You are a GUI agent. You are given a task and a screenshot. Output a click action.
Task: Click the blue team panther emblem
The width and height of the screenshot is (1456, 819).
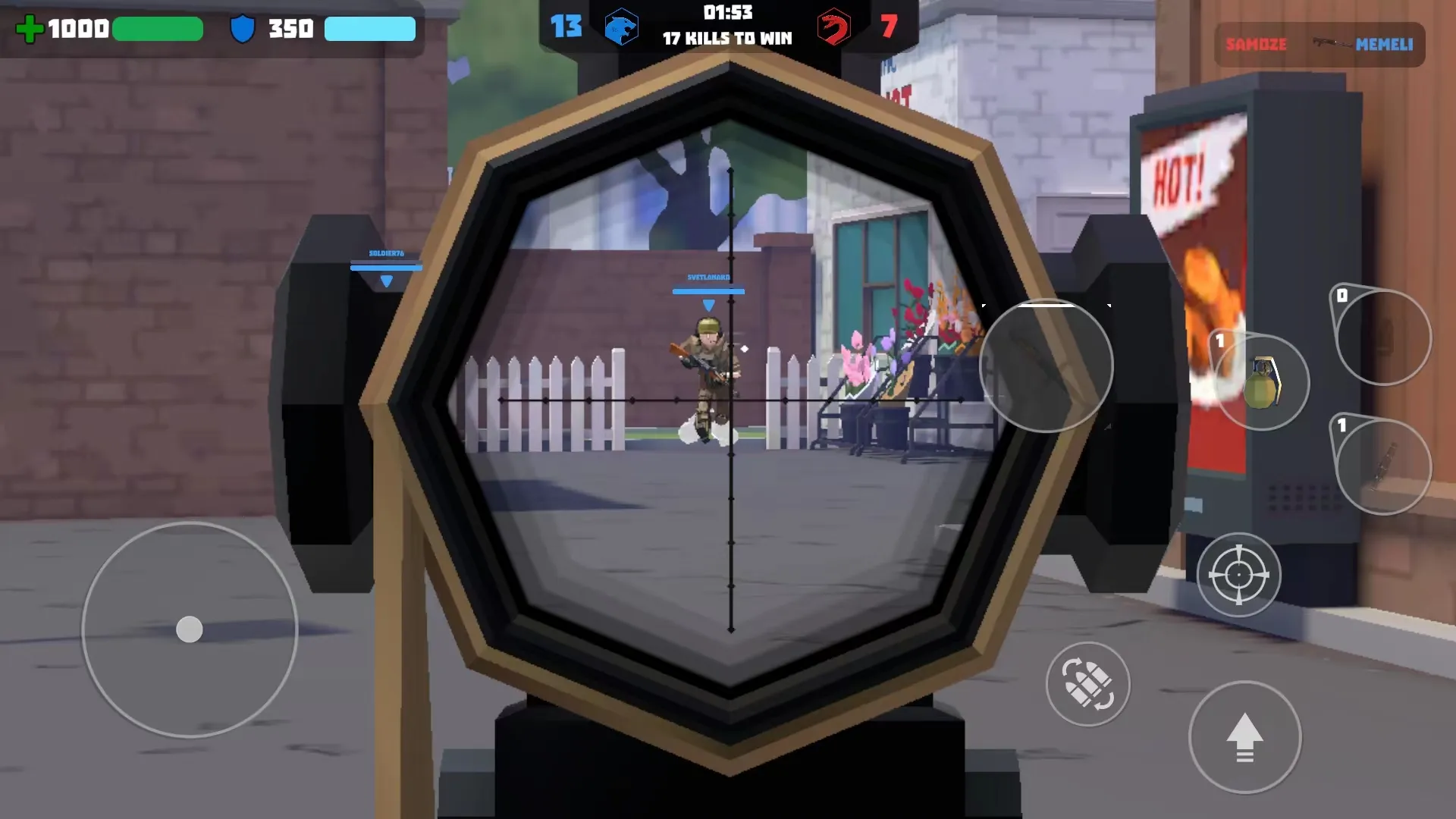tap(622, 27)
